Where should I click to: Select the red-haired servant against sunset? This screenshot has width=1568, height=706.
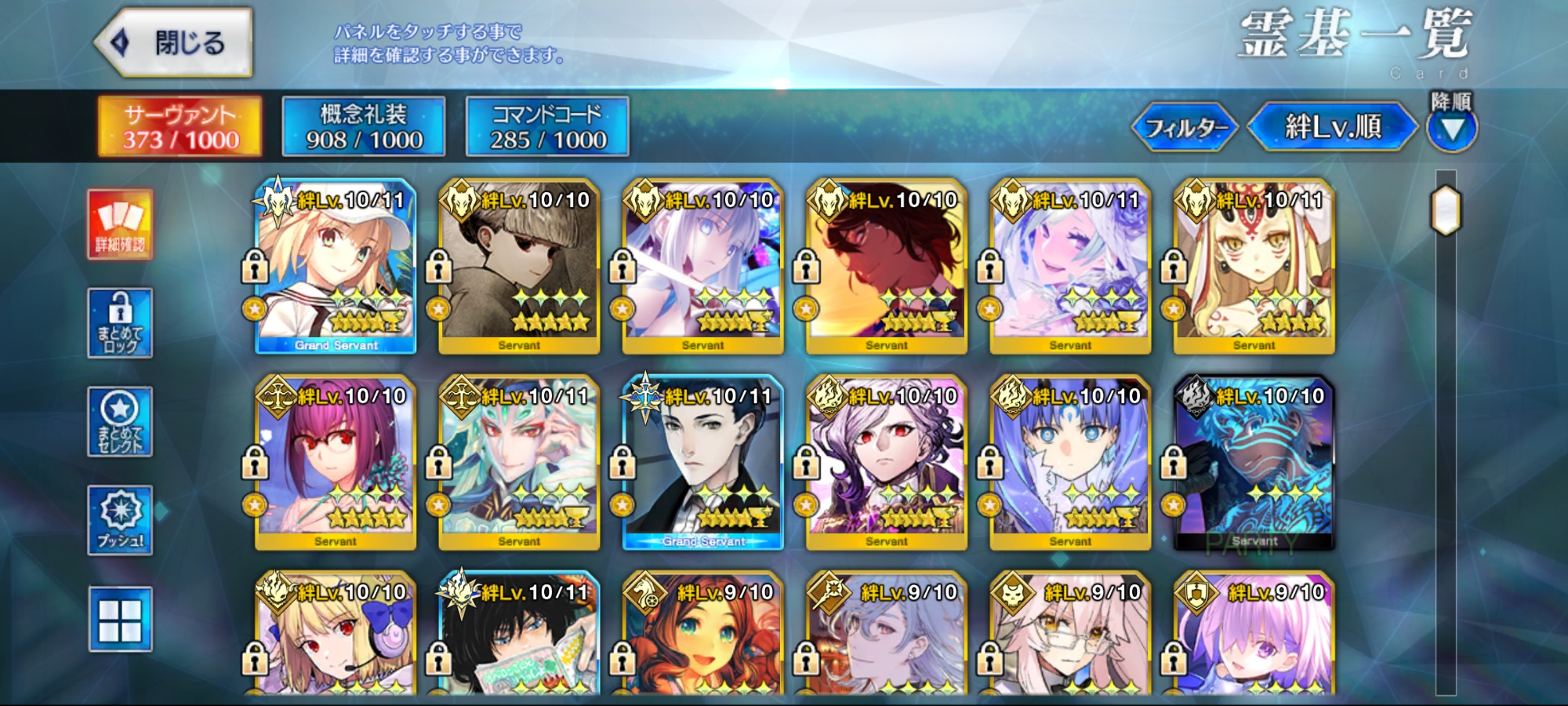pos(887,267)
